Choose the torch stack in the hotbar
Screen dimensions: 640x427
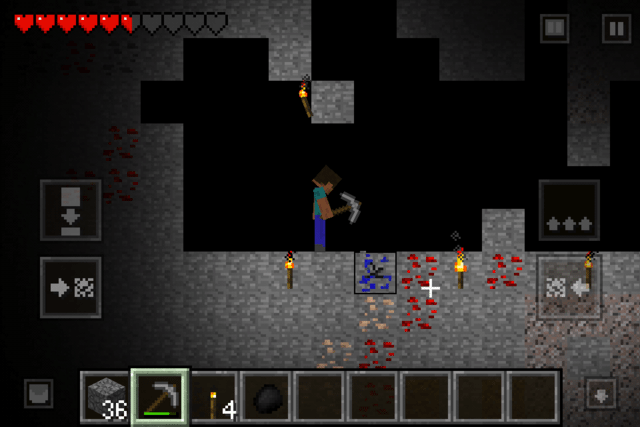click(214, 397)
